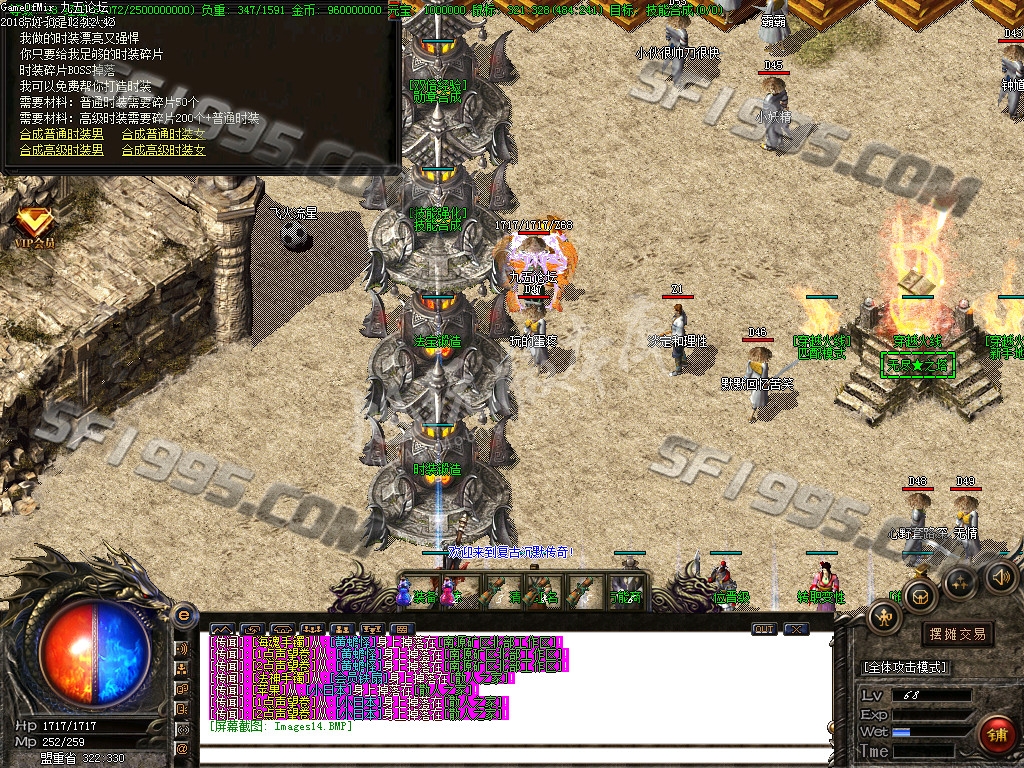Close the game with the X button
The height and width of the screenshot is (768, 1024).
pyautogui.click(x=796, y=629)
